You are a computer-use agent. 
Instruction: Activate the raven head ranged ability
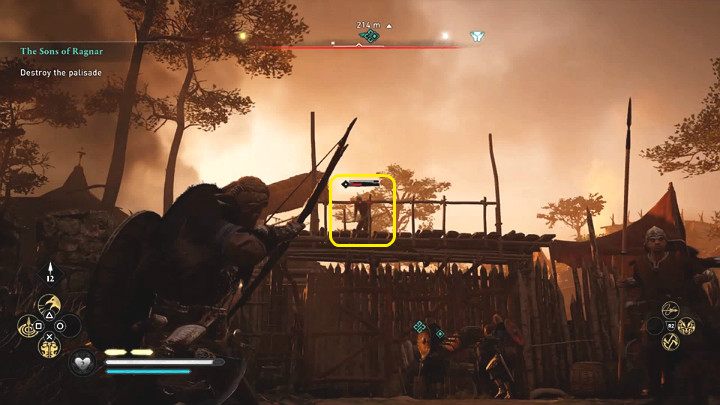tap(48, 304)
